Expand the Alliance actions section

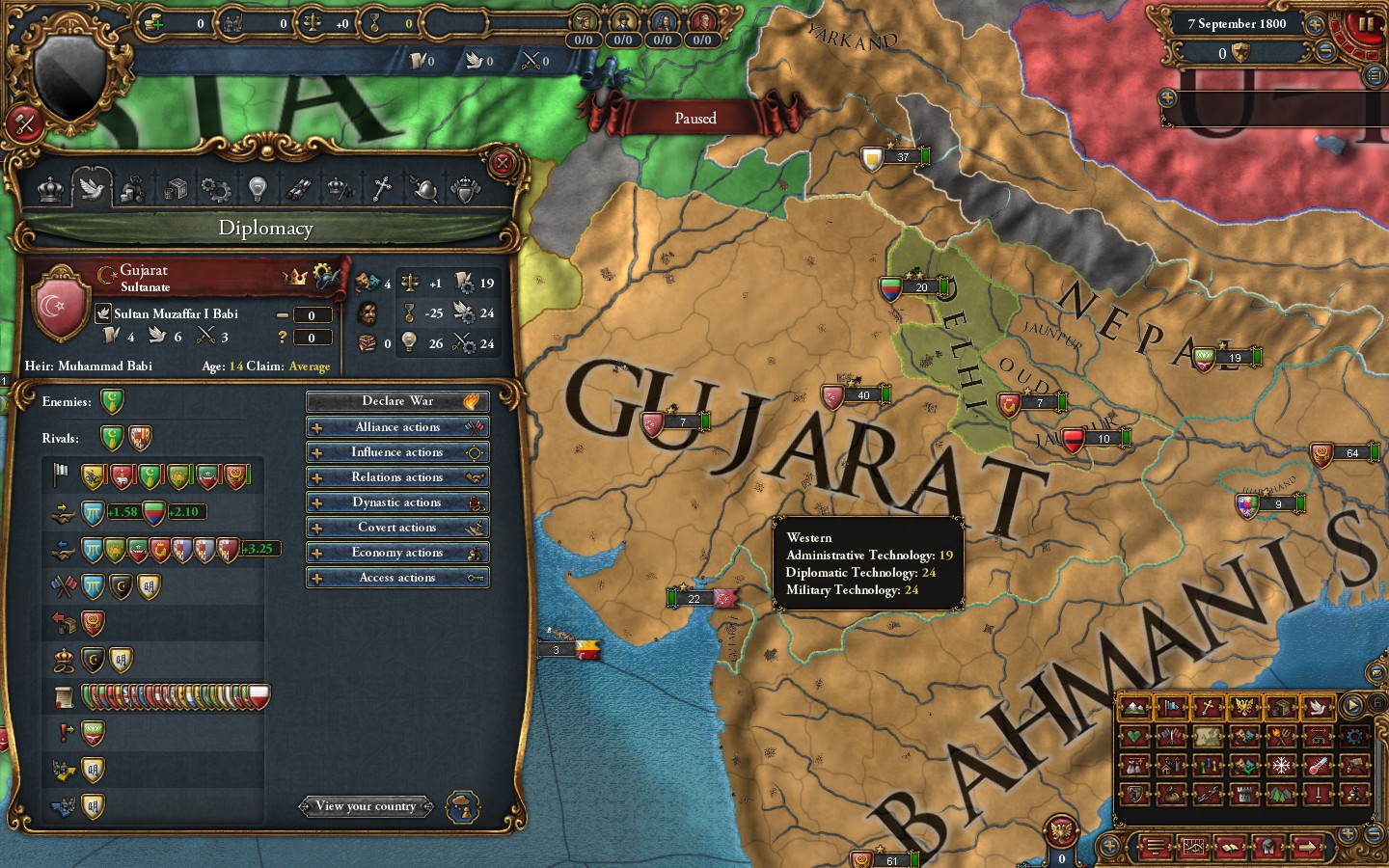pos(397,426)
